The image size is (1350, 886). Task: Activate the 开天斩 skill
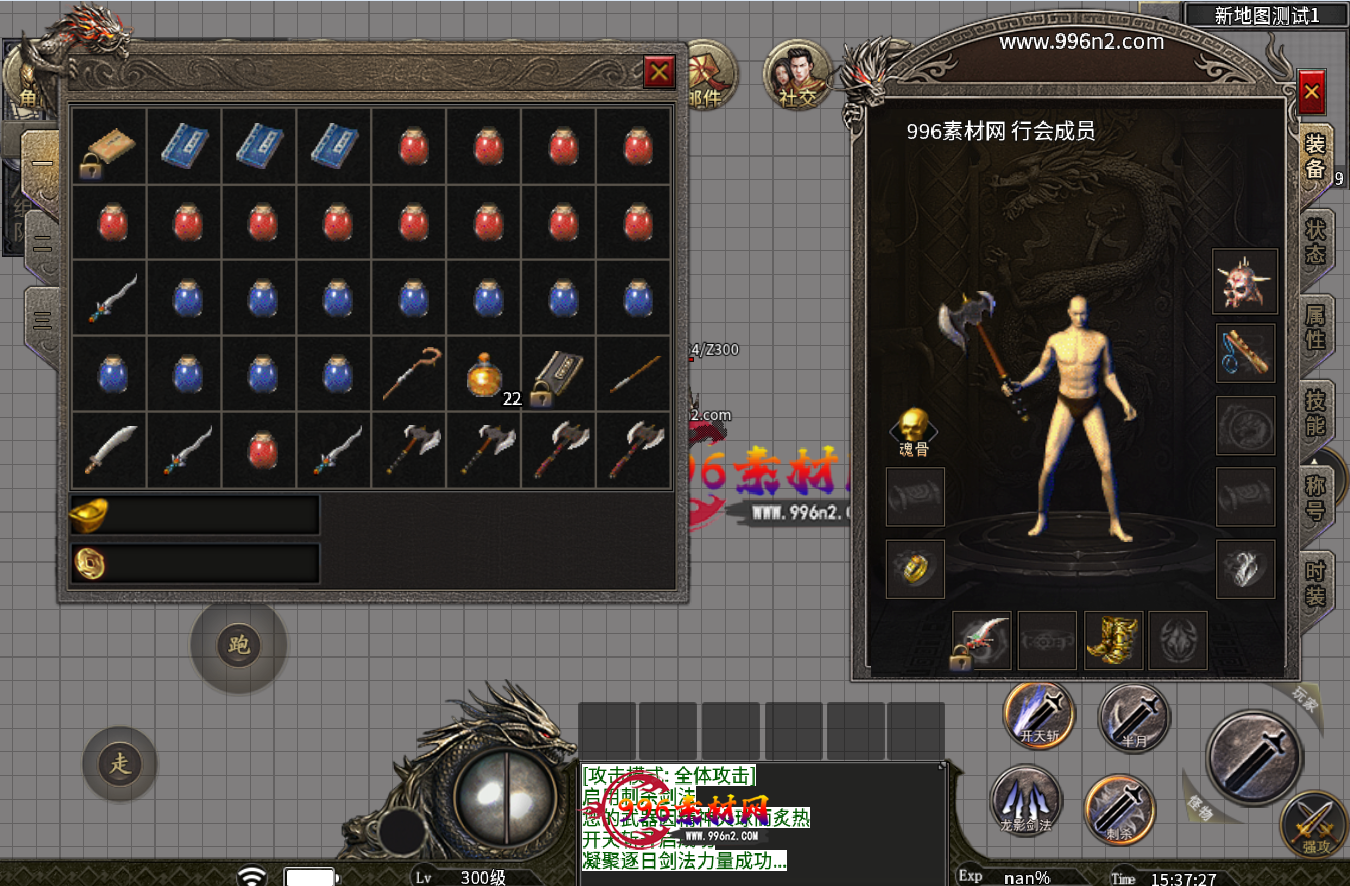click(x=1039, y=716)
